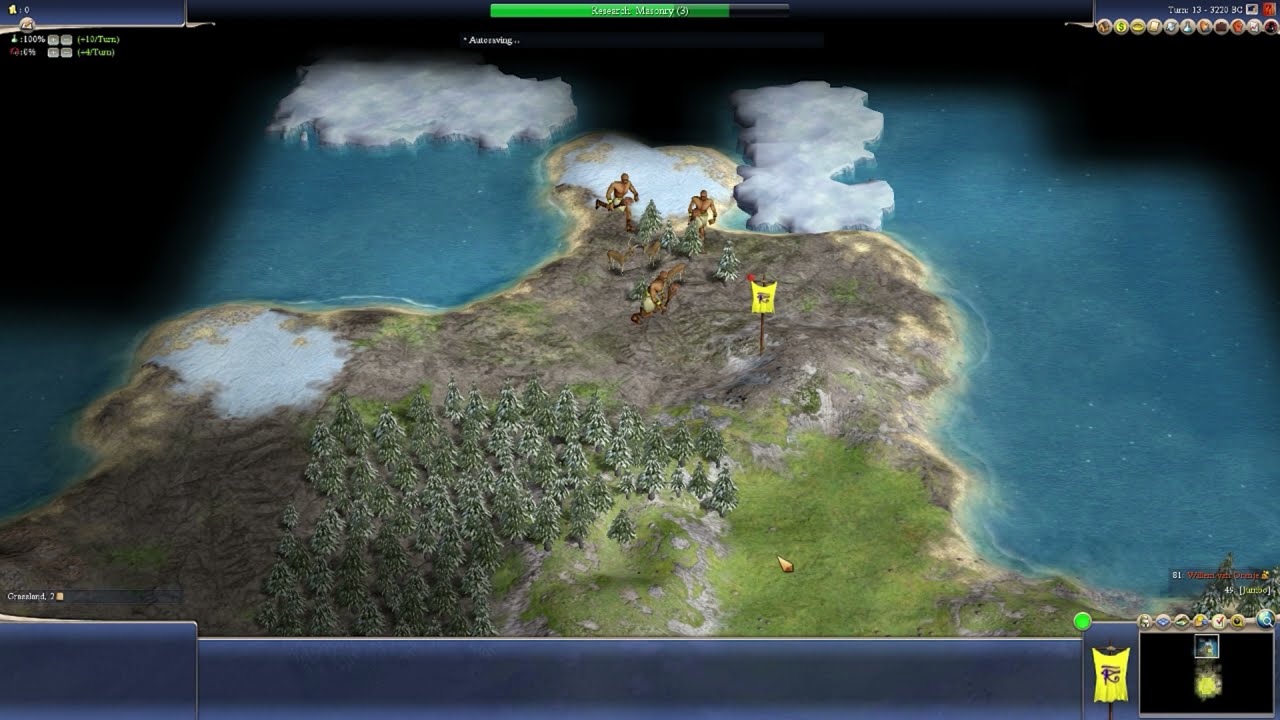Decrease the research rate with minus
This screenshot has height=720, width=1280.
[x=66, y=39]
